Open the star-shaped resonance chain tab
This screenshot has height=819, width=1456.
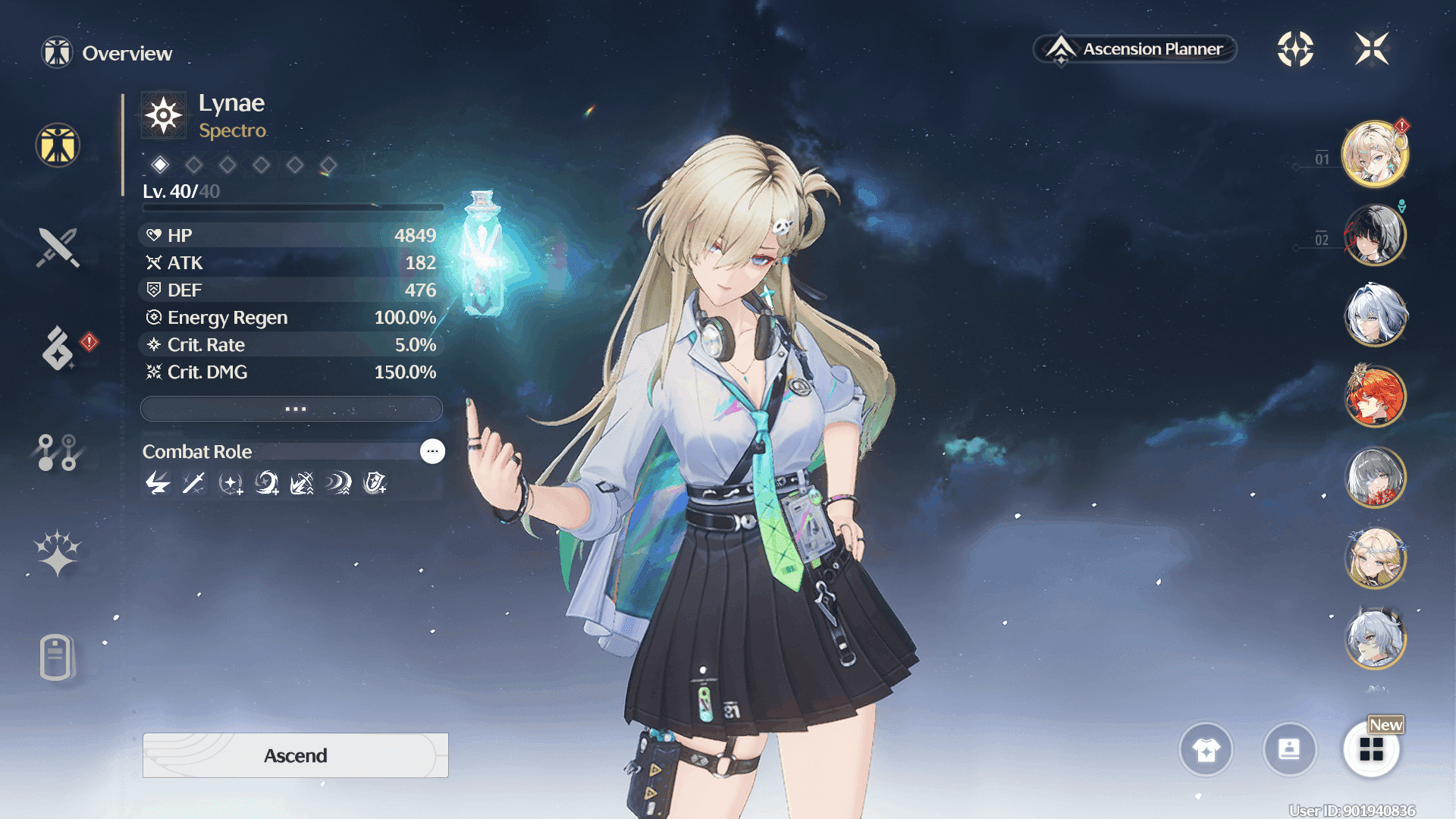[x=58, y=552]
